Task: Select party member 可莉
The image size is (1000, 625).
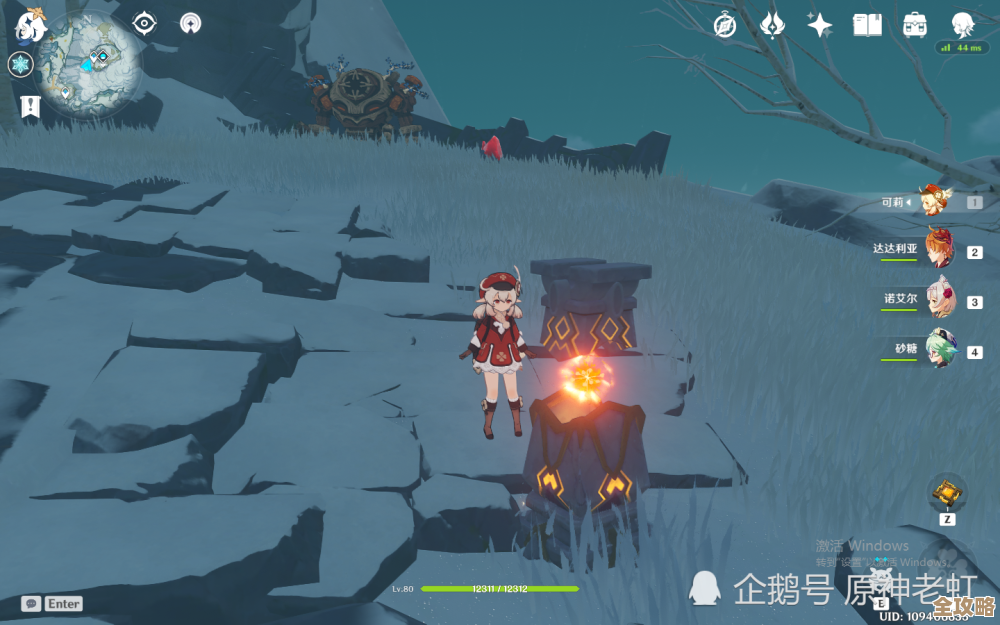Action: [936, 202]
